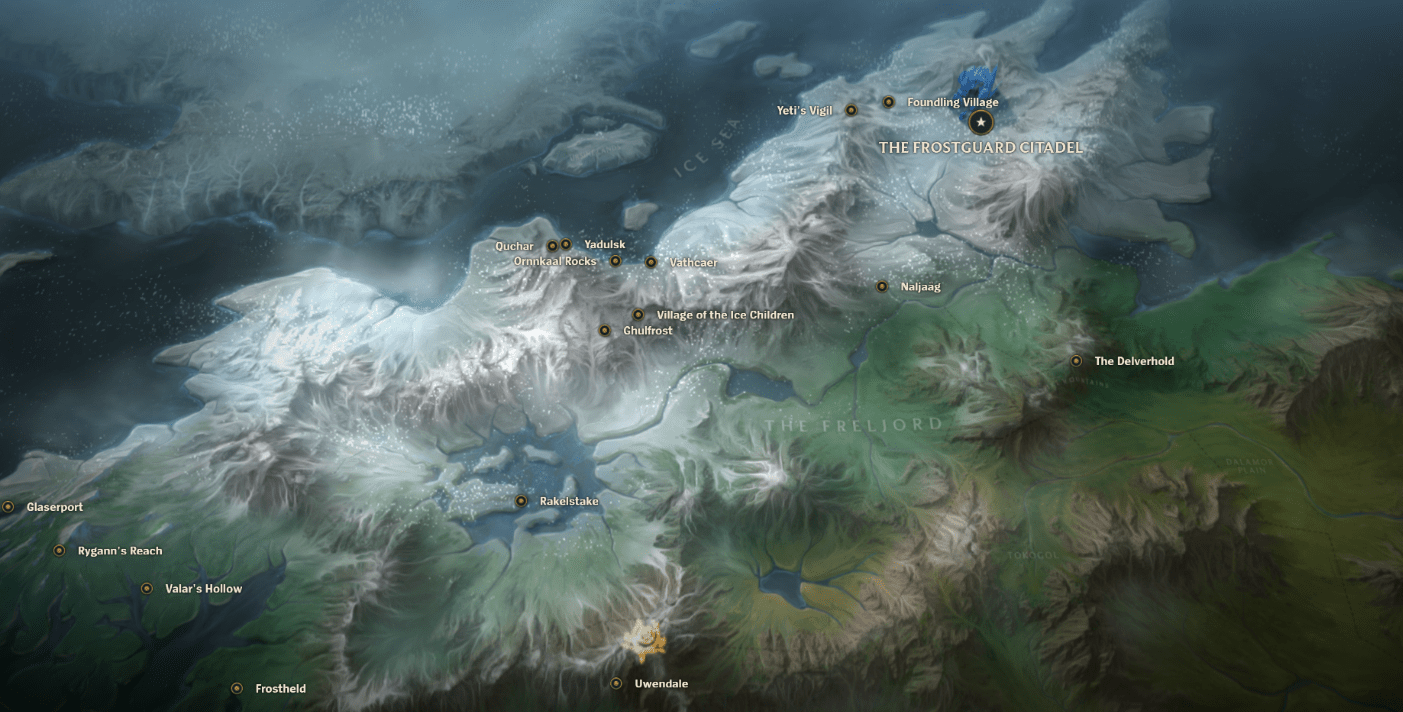Choose the Uwendale location marker

point(617,684)
